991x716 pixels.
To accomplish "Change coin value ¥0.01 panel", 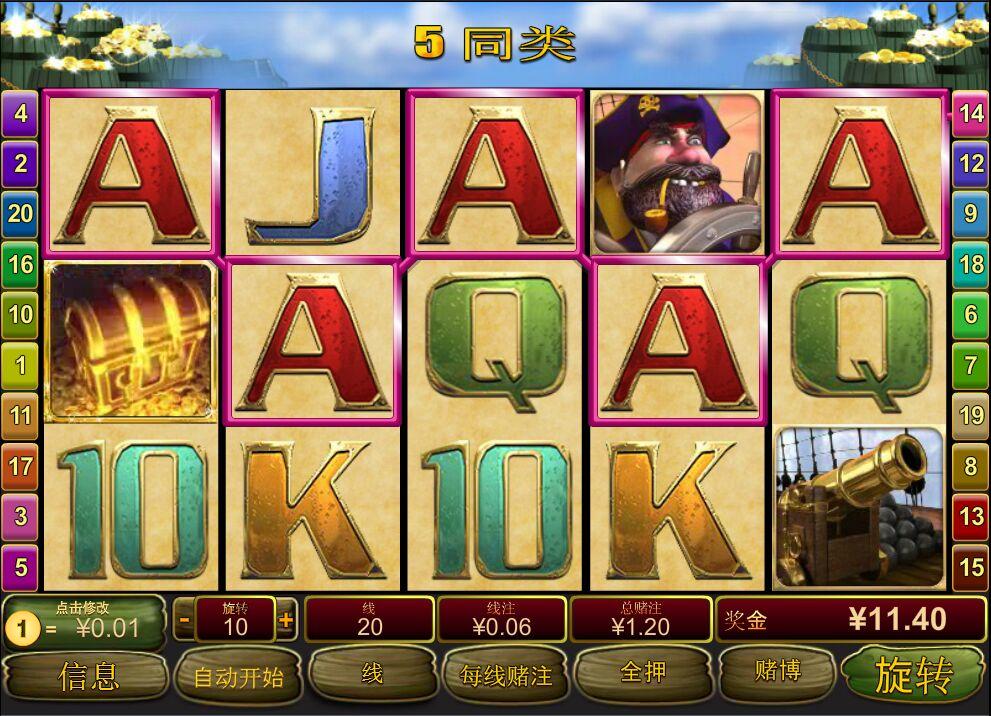I will tap(84, 621).
